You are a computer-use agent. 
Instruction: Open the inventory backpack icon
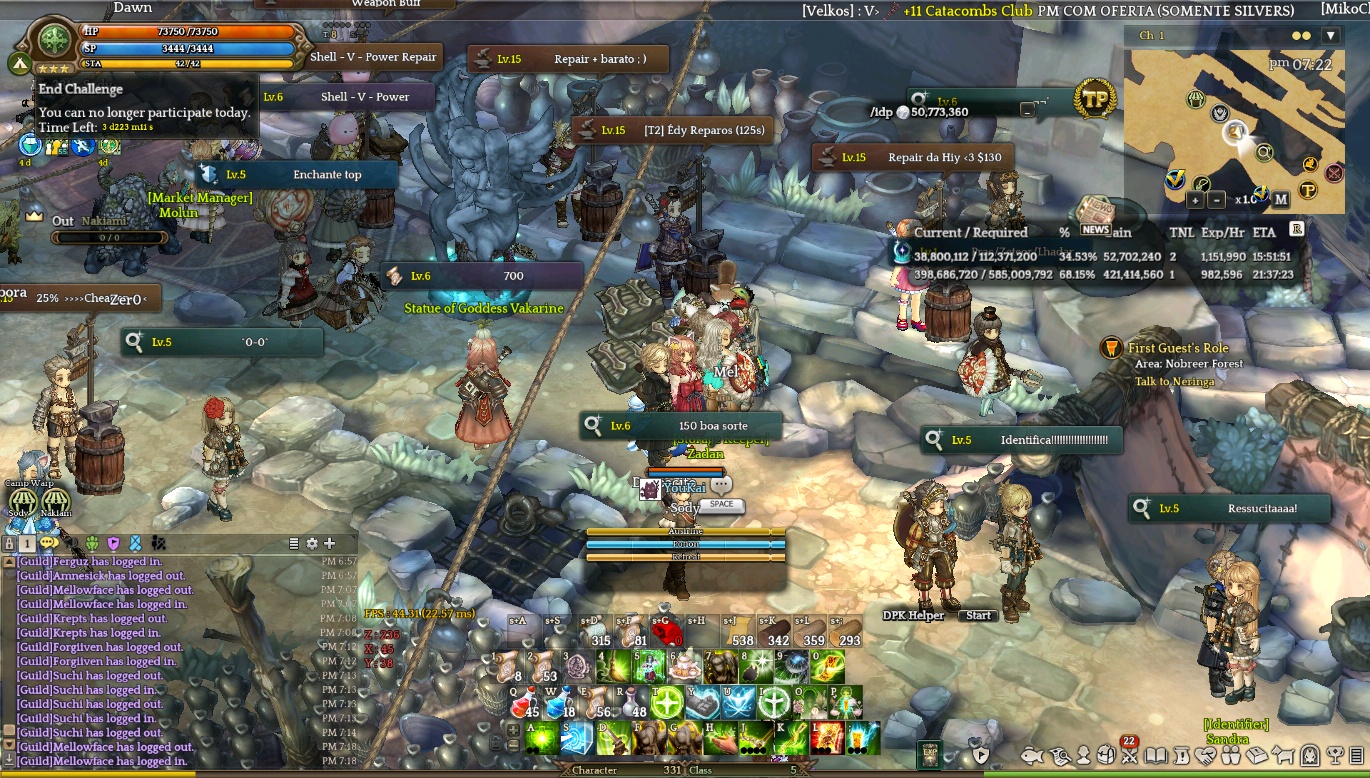coord(1106,755)
